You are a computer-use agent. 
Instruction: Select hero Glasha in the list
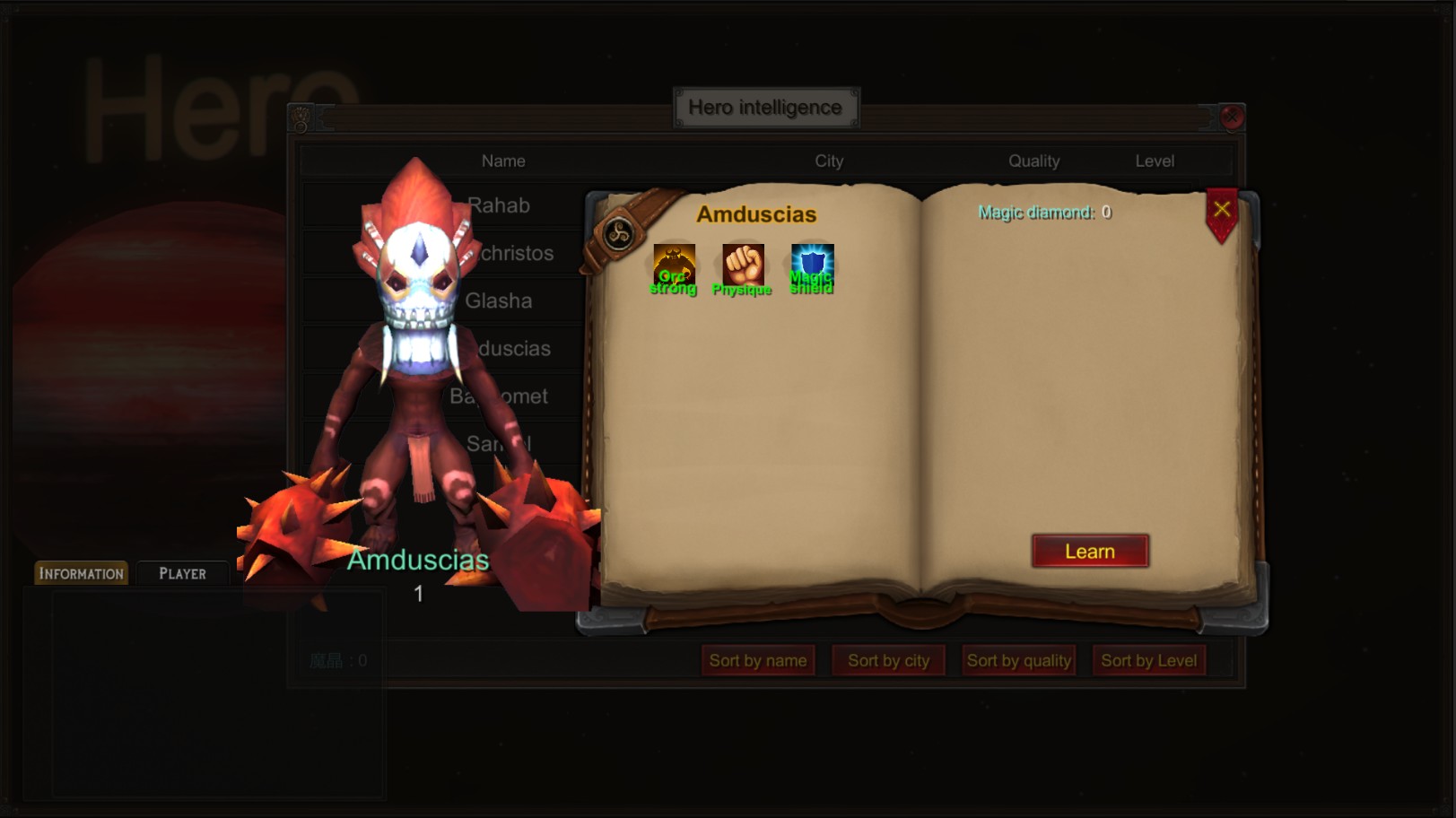[499, 300]
